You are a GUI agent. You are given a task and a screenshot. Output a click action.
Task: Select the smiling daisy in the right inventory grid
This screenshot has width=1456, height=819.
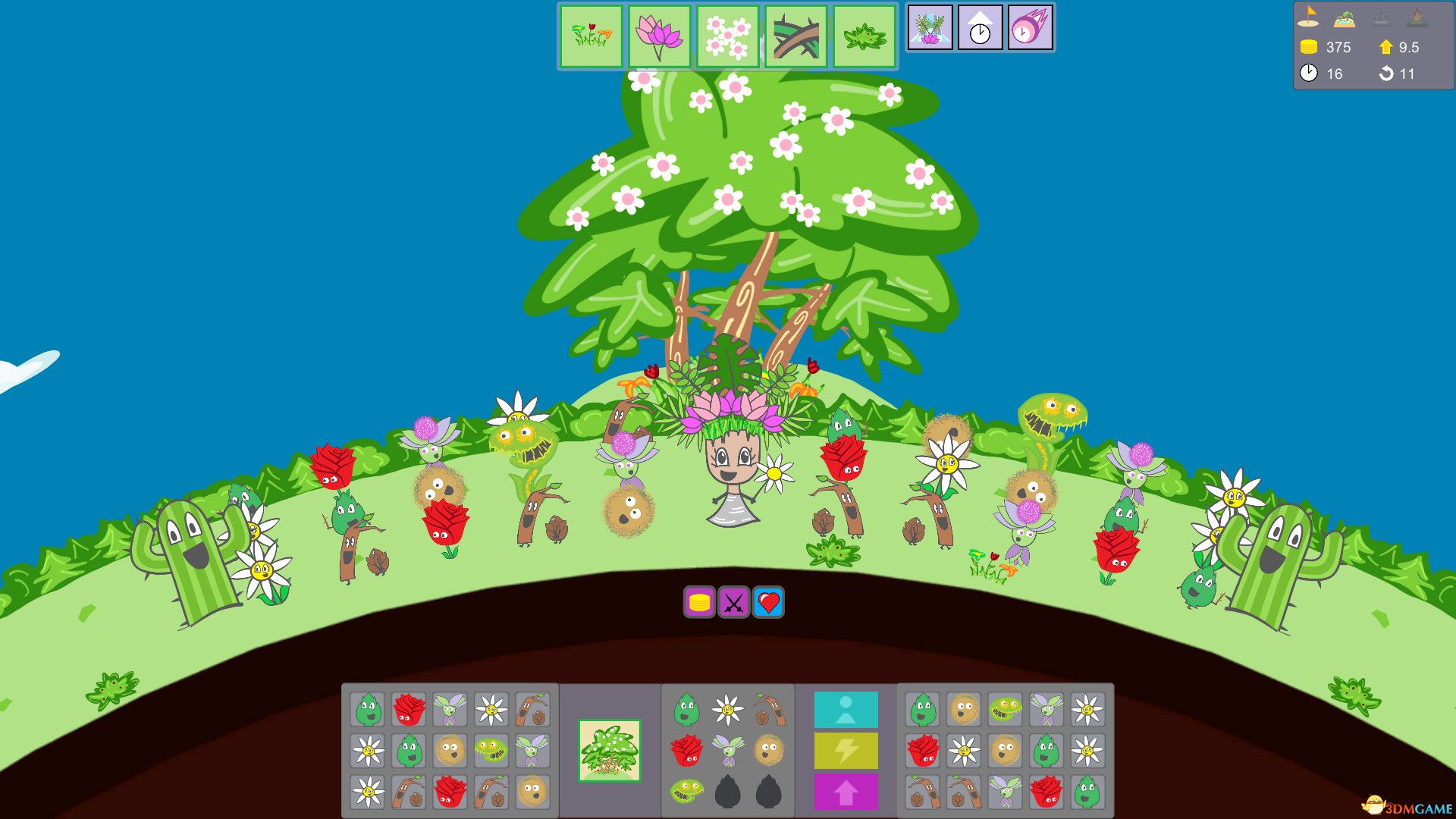[x=1085, y=711]
